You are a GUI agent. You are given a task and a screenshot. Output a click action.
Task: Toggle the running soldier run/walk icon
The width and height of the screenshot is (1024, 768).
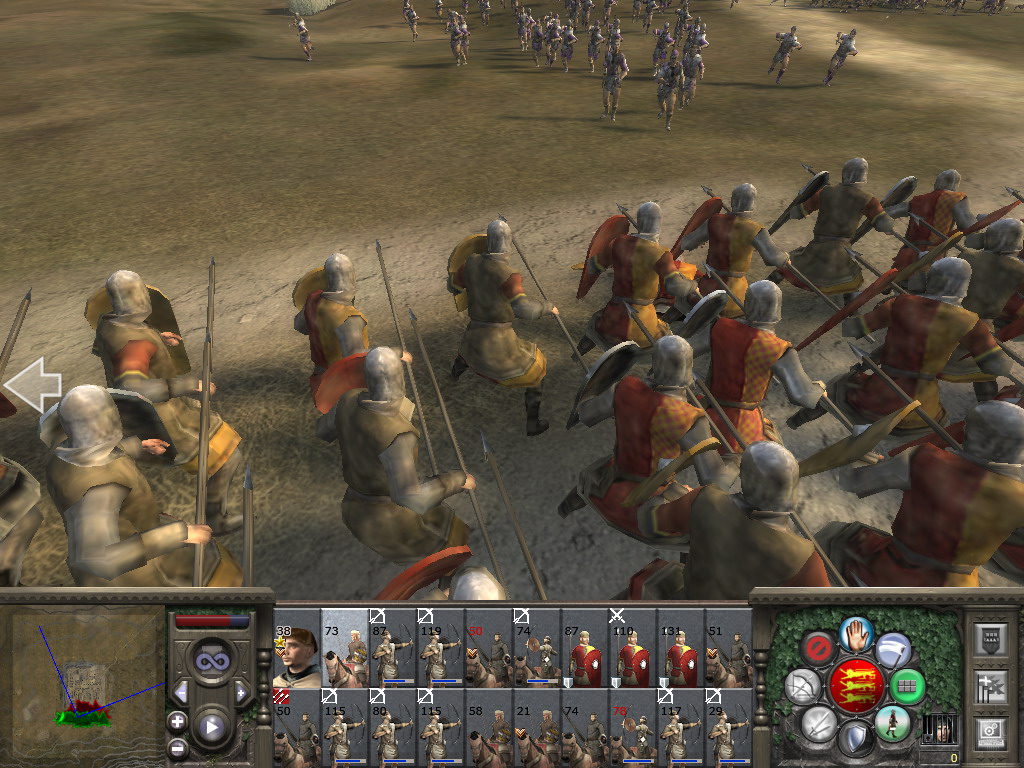coord(892,723)
